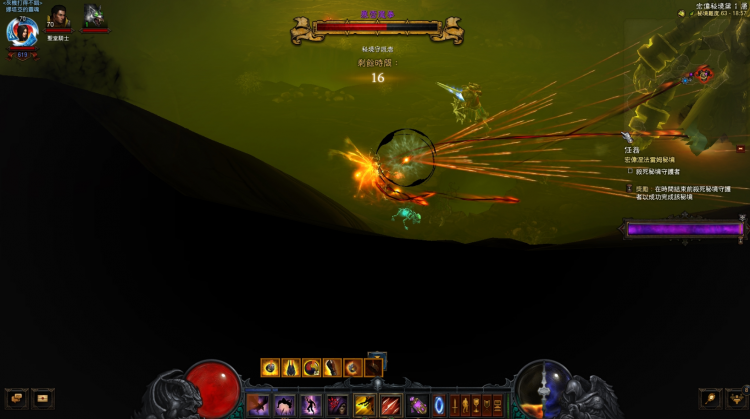This screenshot has height=419, width=750.
Task: Fire the golden arrow primary attack skill
Action: point(364,405)
